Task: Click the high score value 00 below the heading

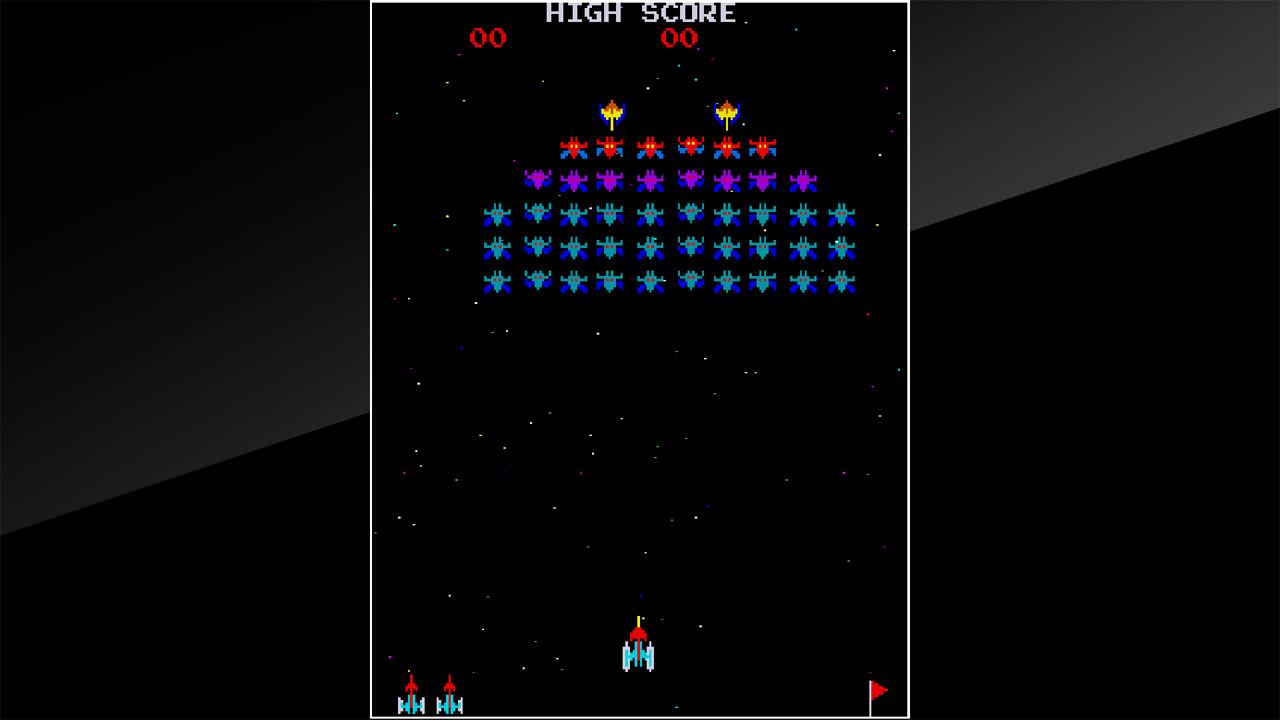Action: 679,39
